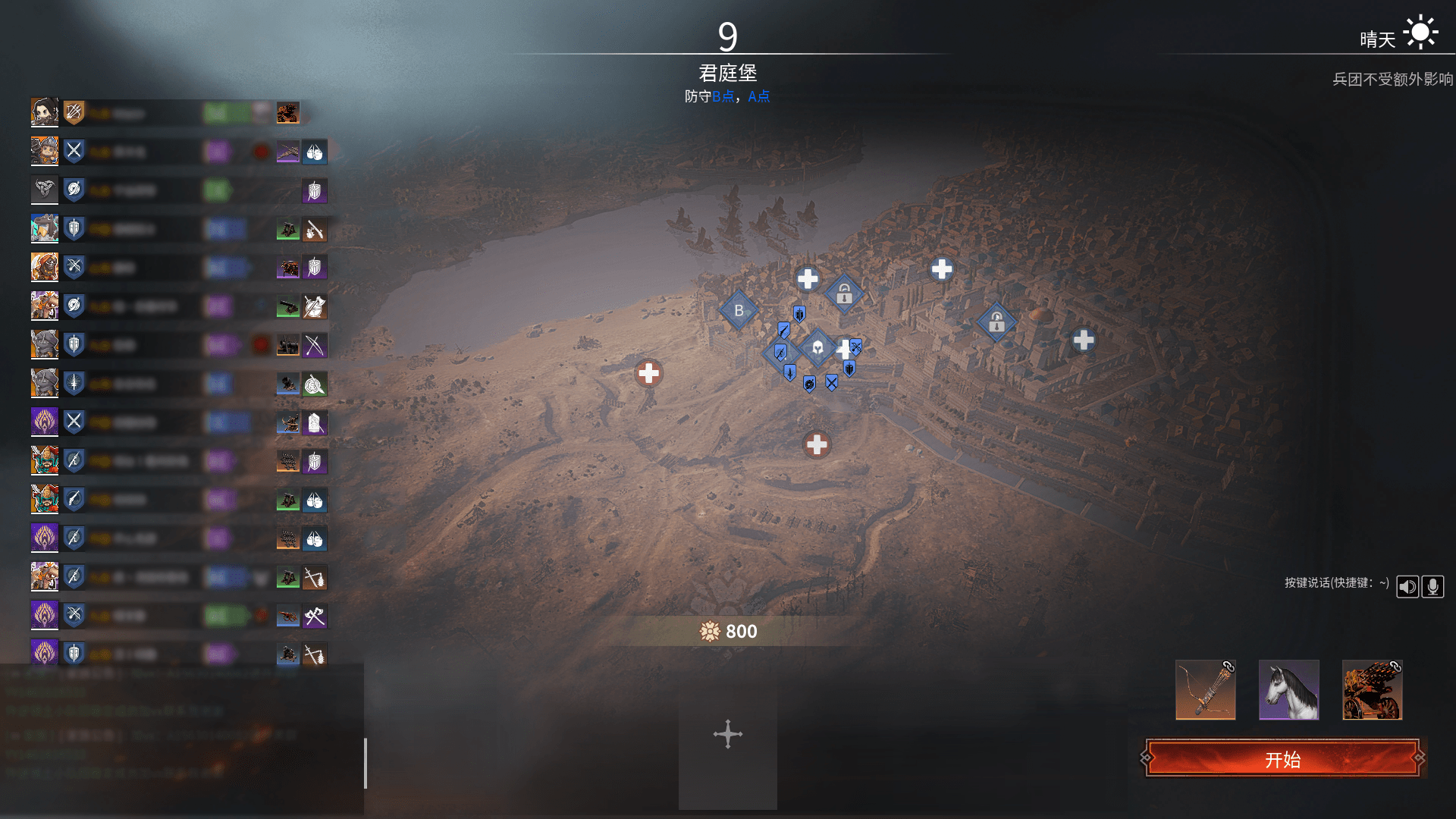Select the fire arrow cart slot
The image size is (1456, 819).
(x=1372, y=689)
